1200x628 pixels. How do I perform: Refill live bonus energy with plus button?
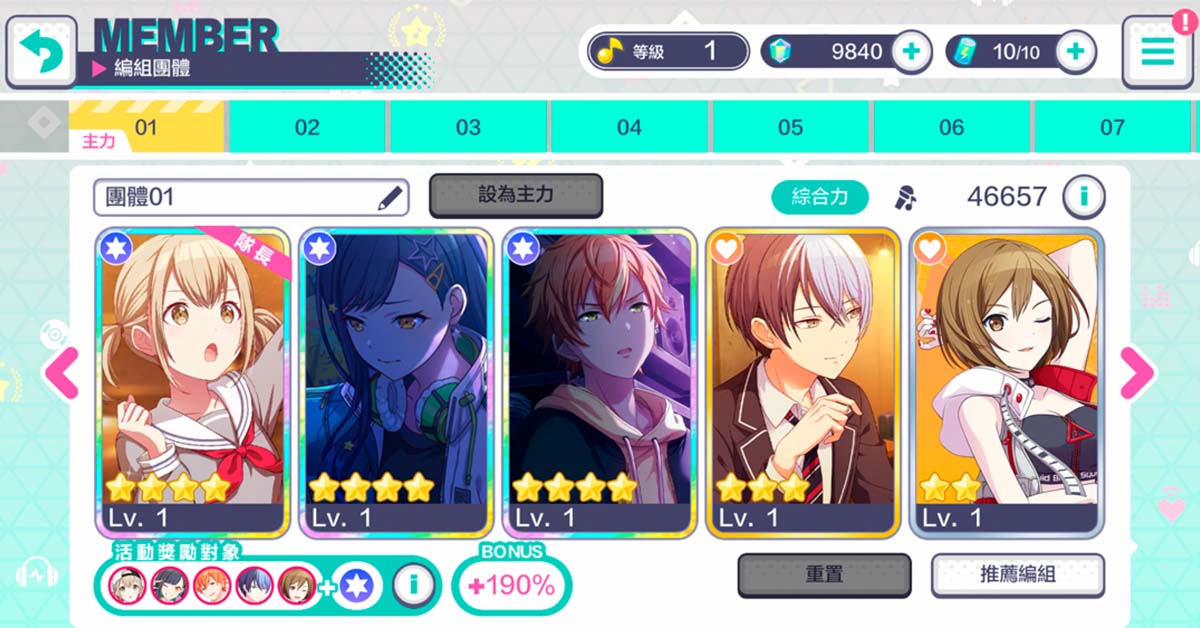coord(1075,52)
